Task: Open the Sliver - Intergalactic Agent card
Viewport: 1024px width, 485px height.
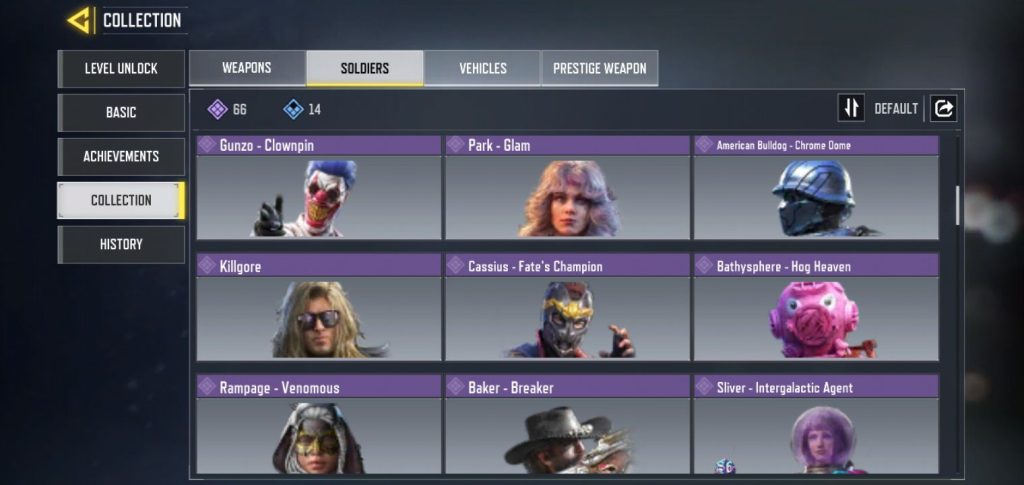Action: 816,424
